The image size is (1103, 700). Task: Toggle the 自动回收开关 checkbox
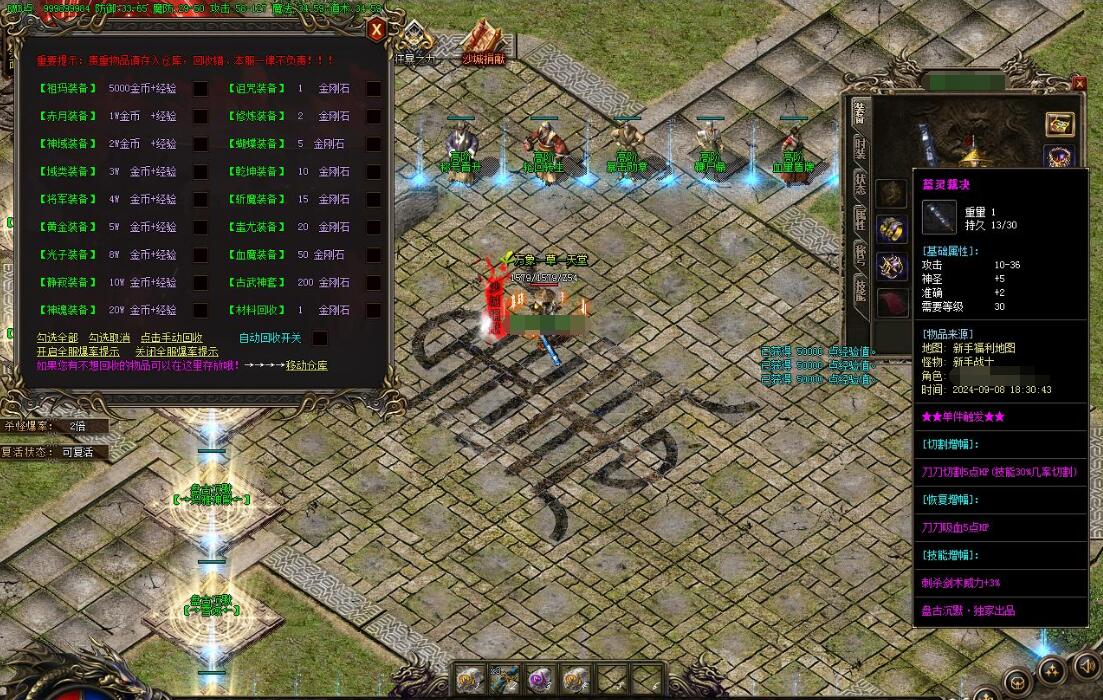320,338
